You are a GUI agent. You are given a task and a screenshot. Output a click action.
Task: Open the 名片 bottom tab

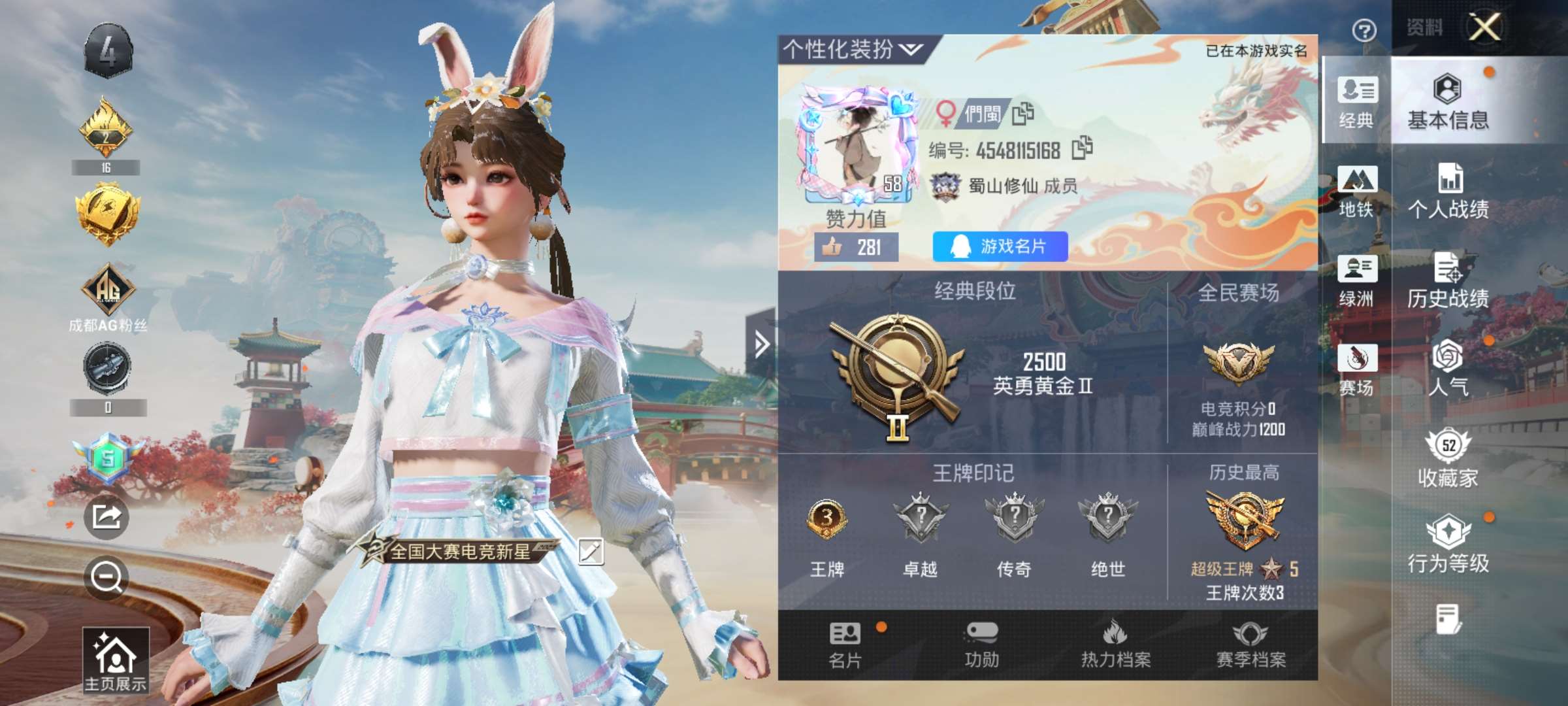[845, 645]
